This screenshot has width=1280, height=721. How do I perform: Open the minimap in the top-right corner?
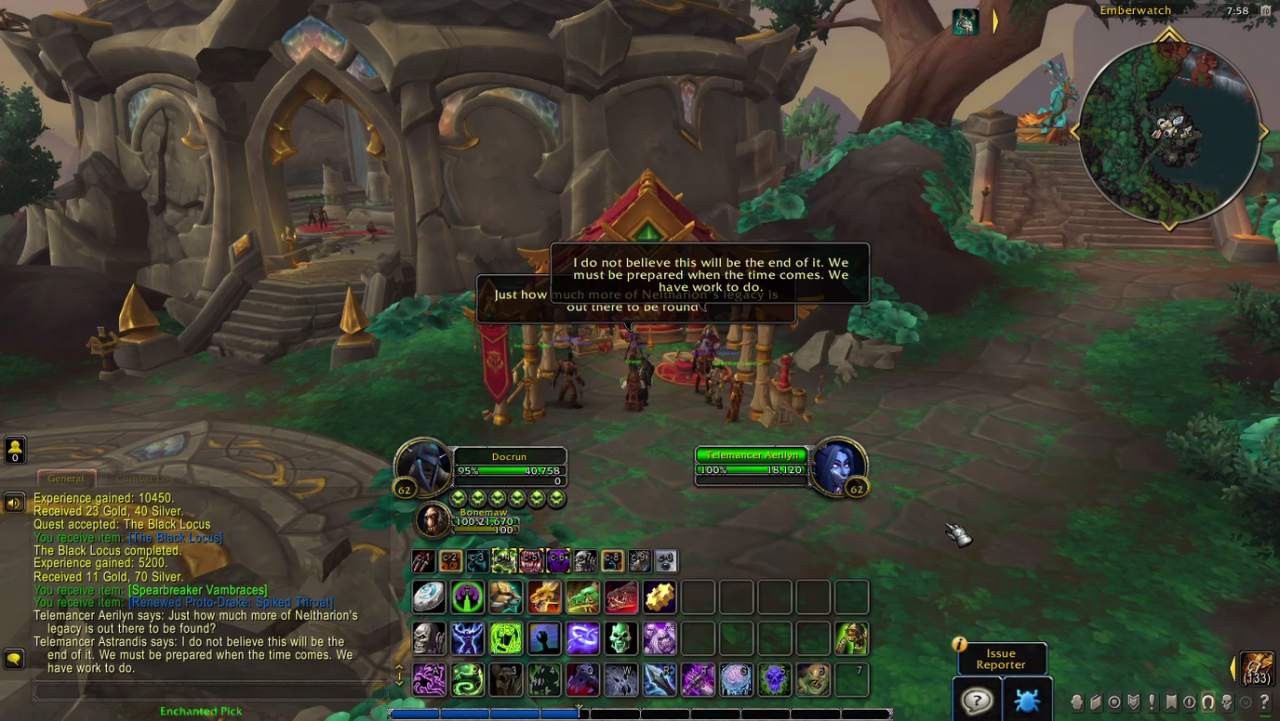[1169, 128]
